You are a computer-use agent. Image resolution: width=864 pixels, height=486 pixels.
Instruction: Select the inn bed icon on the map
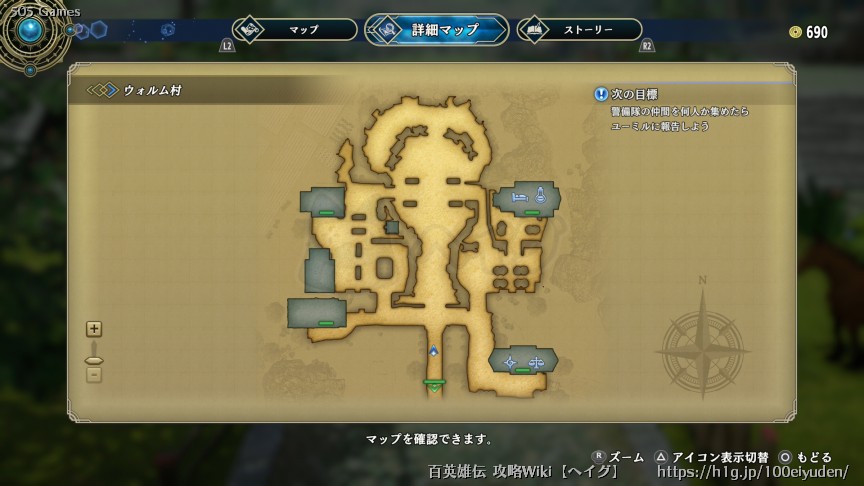520,199
